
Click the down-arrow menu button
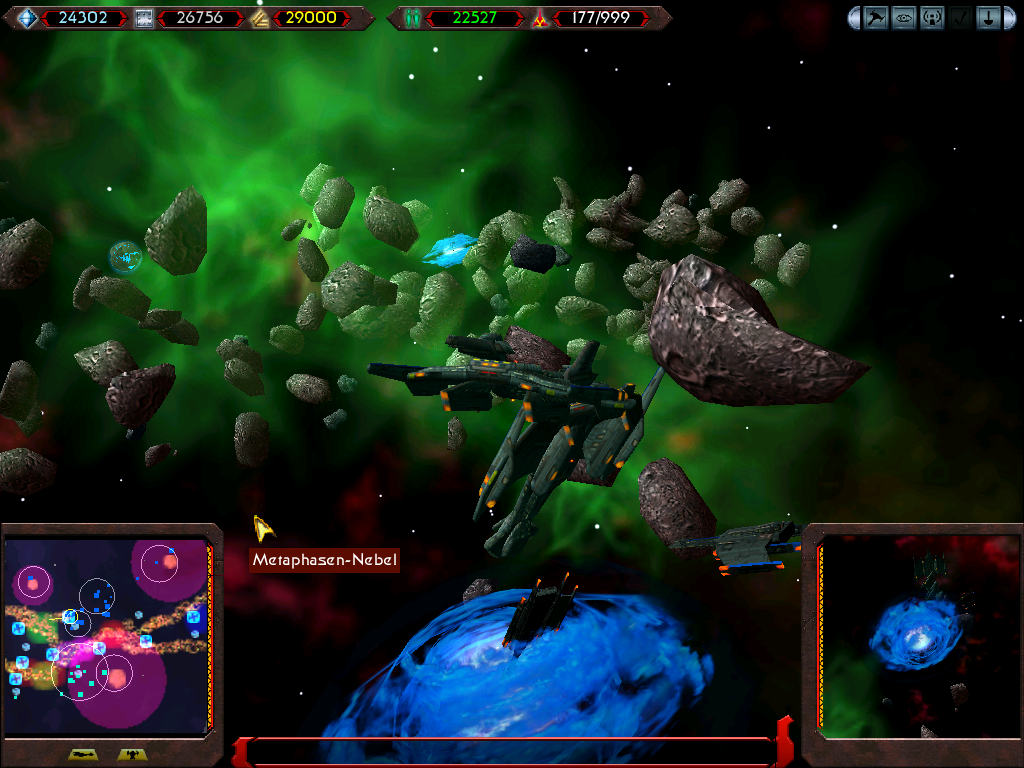point(988,18)
